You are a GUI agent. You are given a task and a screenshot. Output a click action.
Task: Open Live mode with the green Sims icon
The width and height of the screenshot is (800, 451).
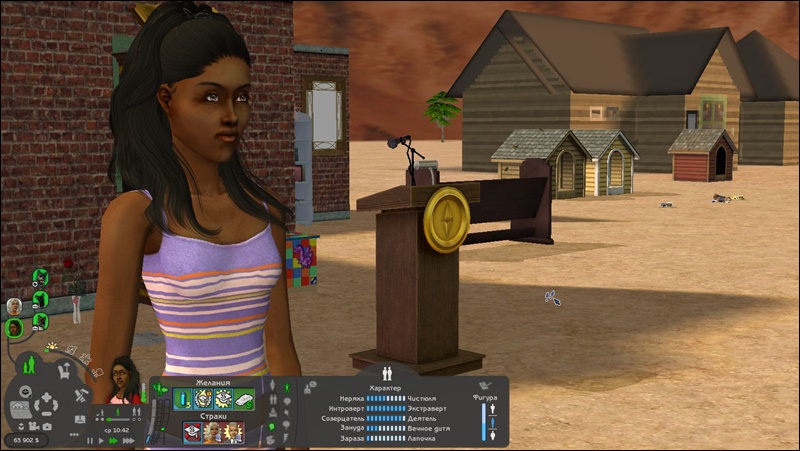point(29,364)
